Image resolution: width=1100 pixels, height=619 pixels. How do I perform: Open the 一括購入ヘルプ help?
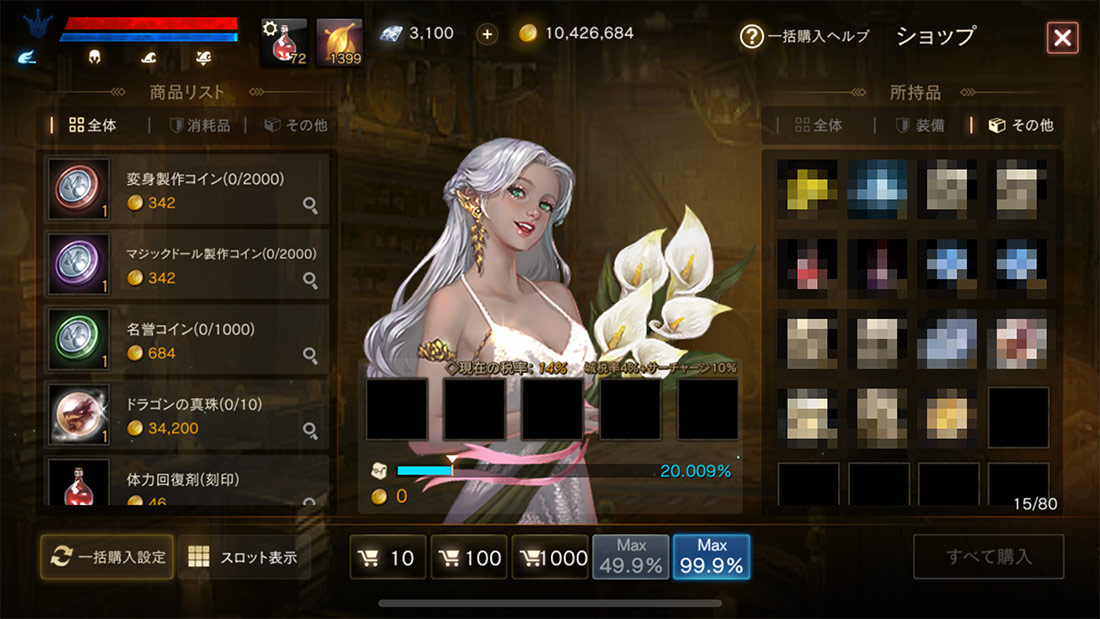point(805,37)
